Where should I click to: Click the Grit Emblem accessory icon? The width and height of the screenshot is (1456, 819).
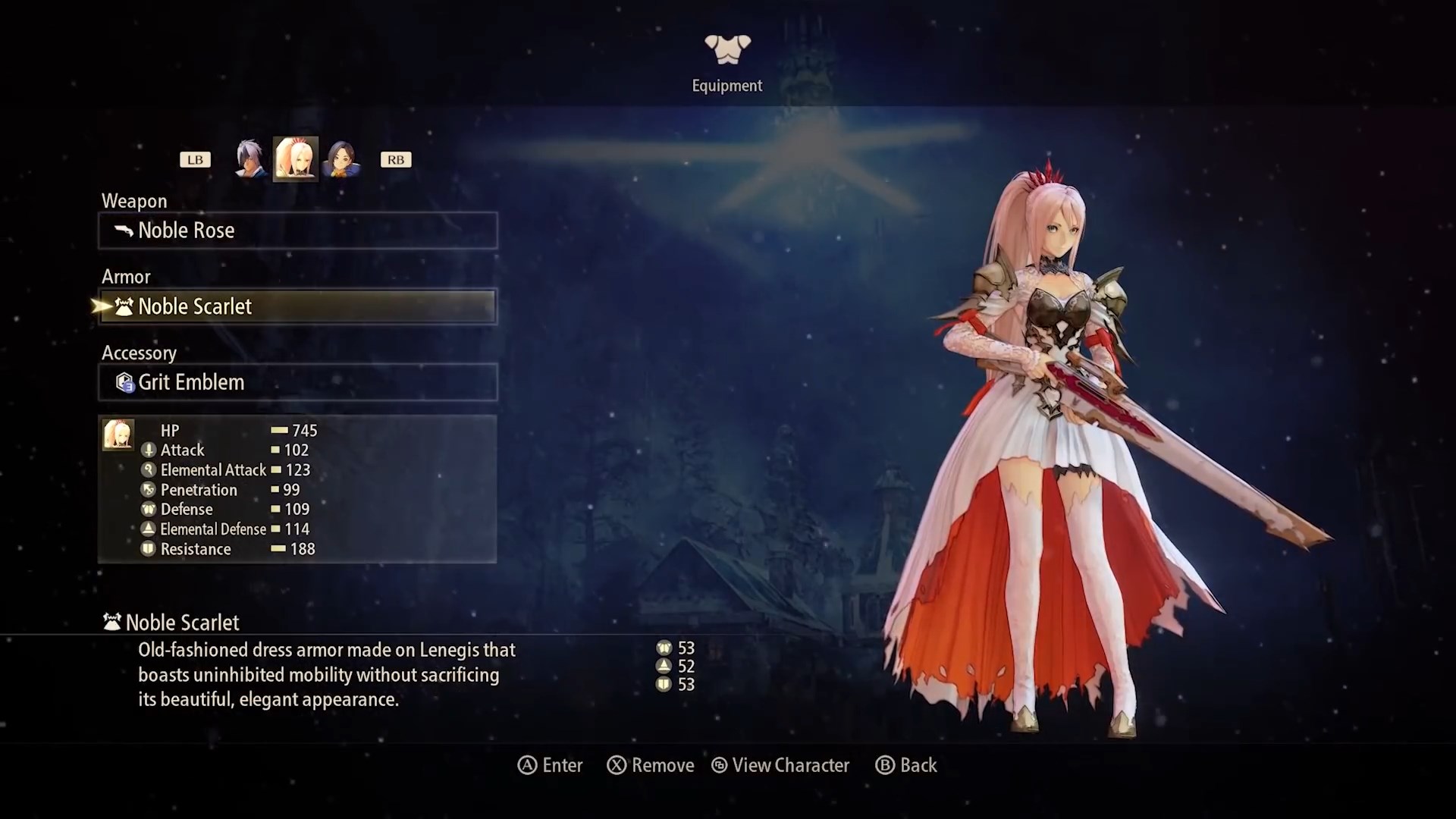click(124, 382)
